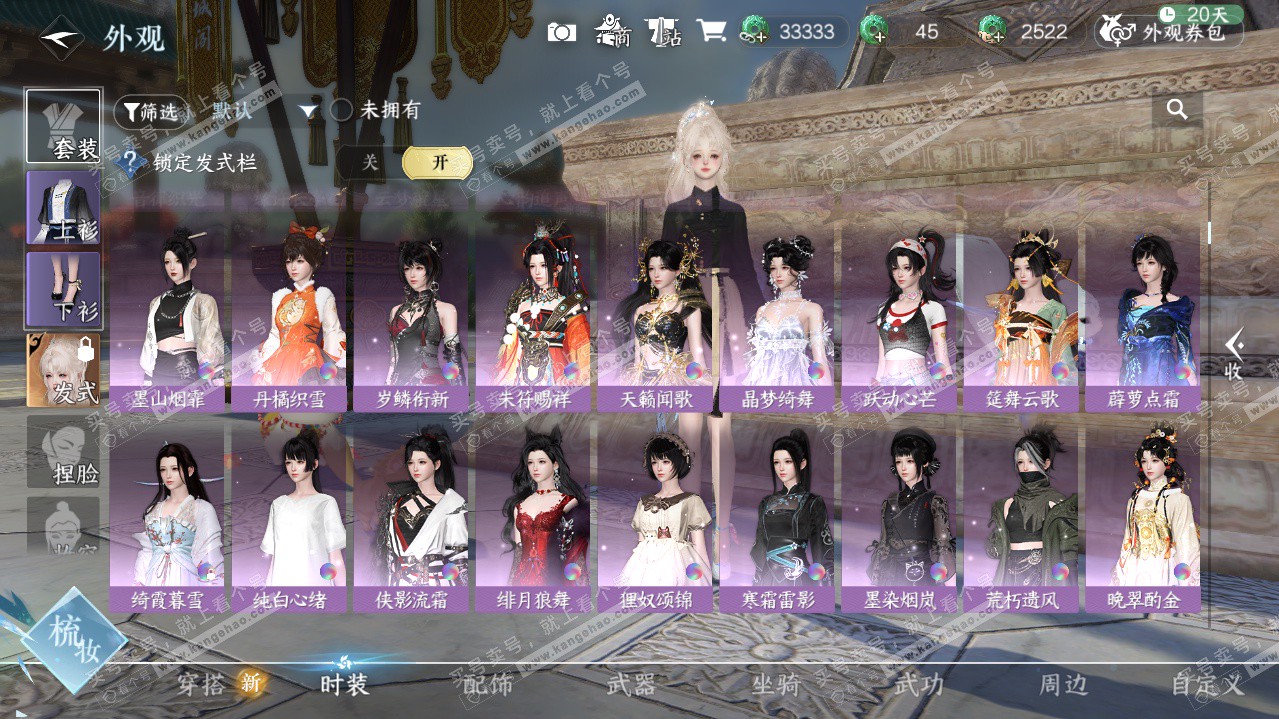Pick the 绯月狼舞 red dress outfit

tap(534, 517)
